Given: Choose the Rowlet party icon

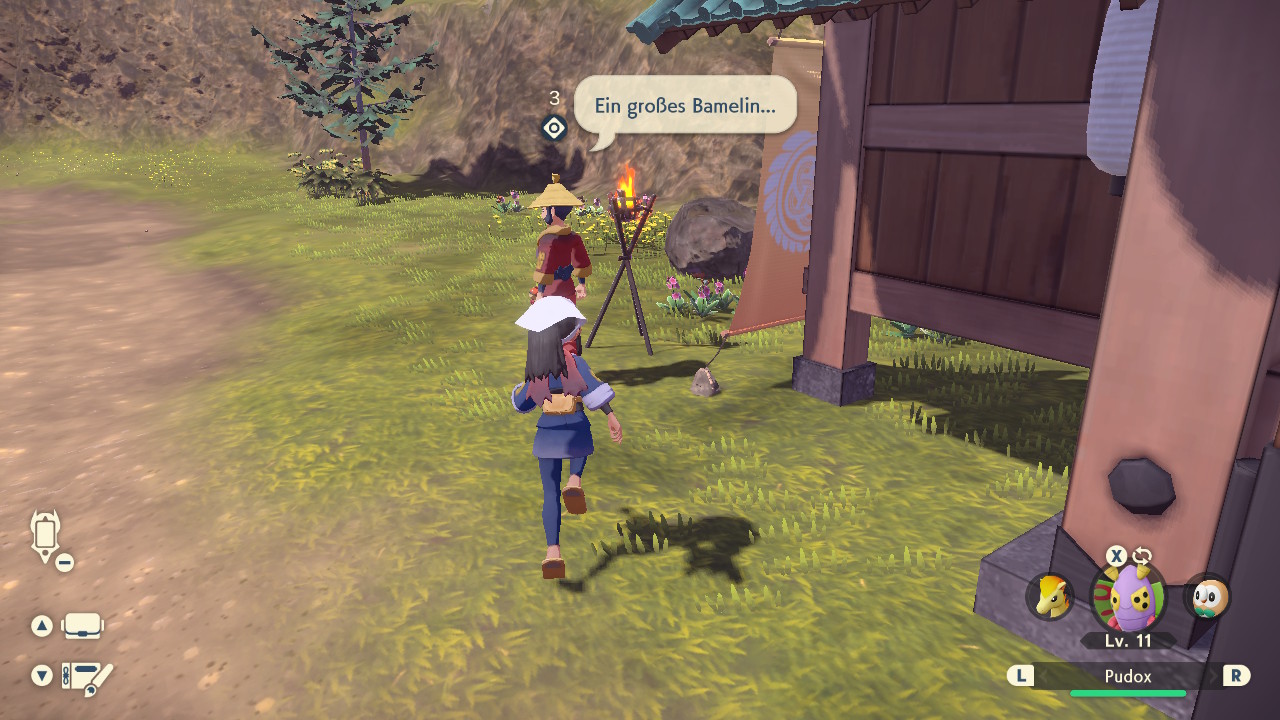Looking at the screenshot, I should coord(1206,597).
